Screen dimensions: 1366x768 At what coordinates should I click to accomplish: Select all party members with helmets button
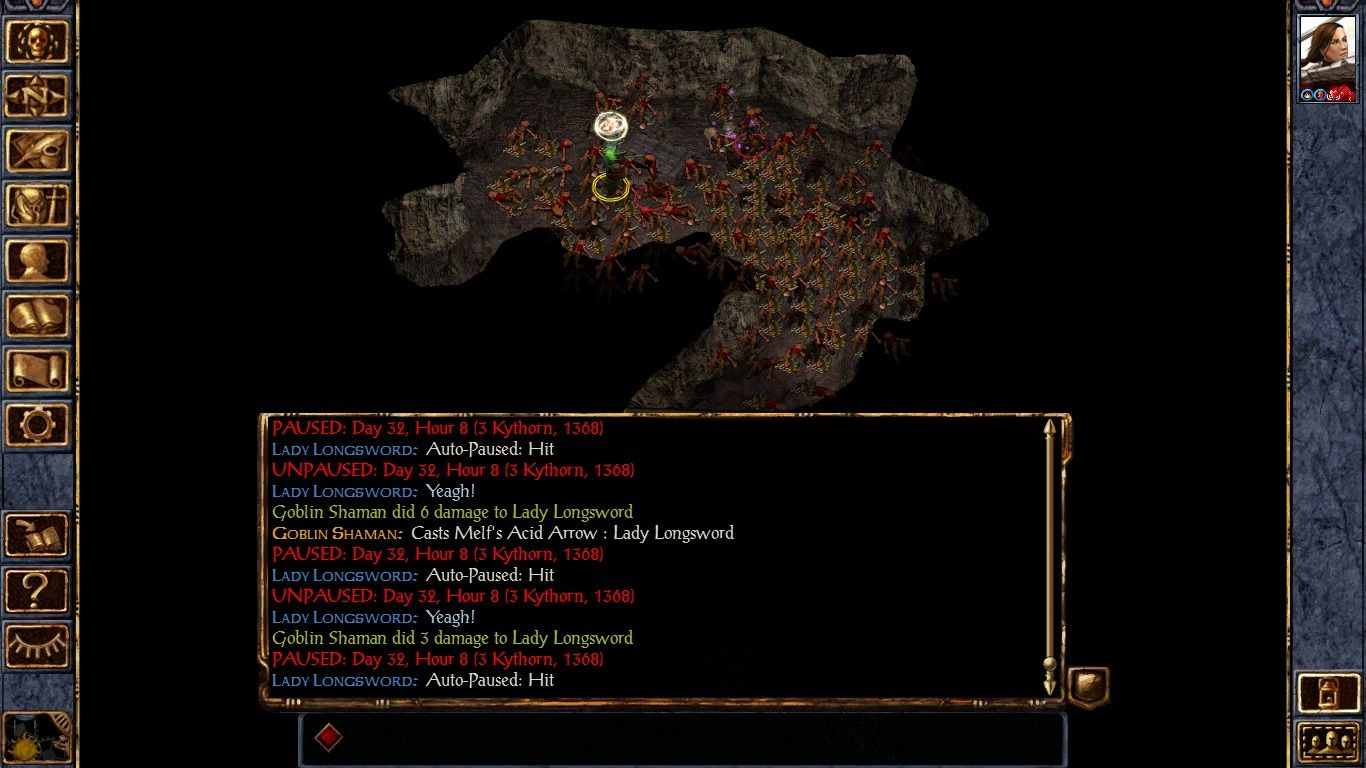(1327, 743)
